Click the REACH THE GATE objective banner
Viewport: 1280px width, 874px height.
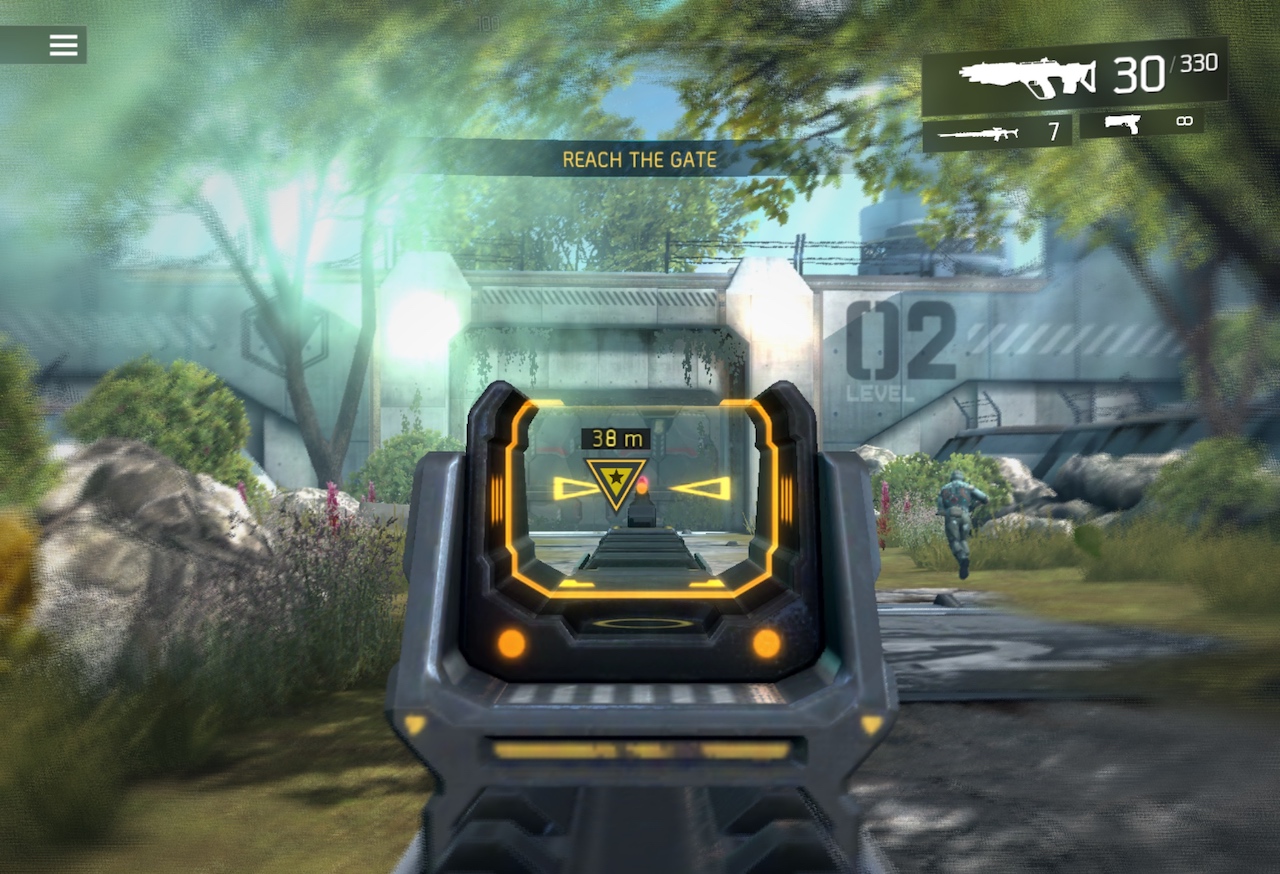pos(640,158)
